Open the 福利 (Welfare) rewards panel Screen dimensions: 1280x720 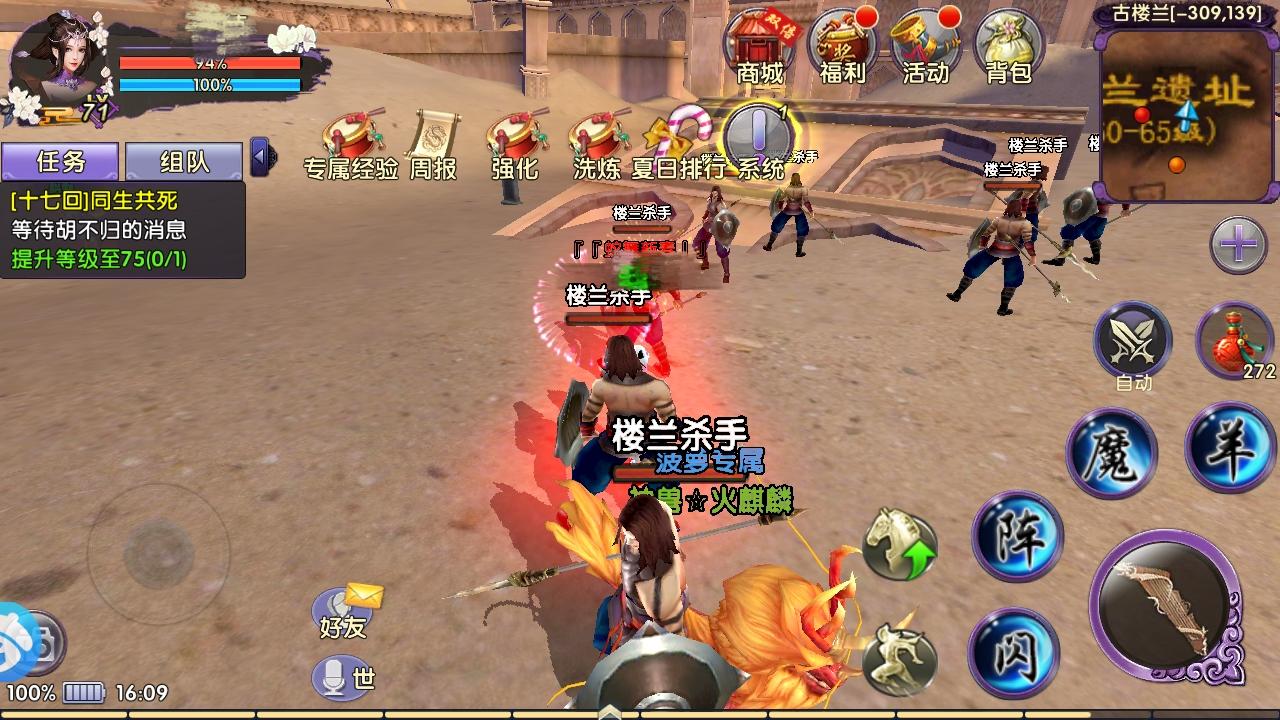coord(843,45)
